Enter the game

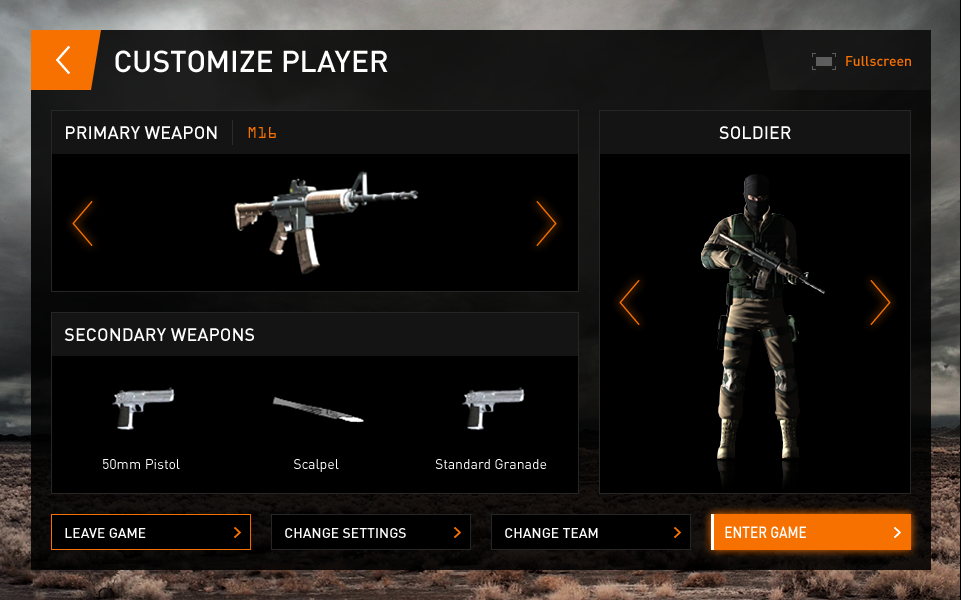811,533
